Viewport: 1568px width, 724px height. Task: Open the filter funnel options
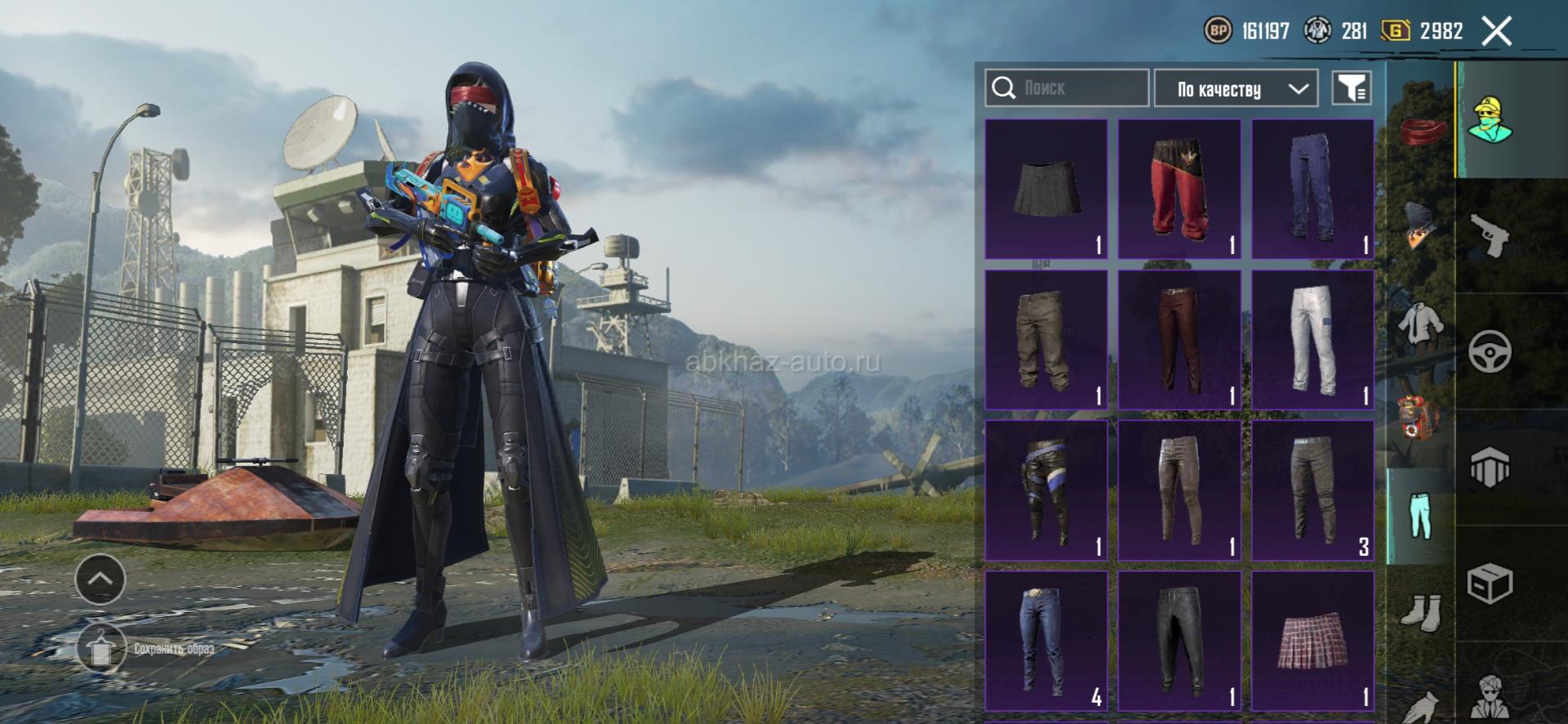coord(1352,88)
